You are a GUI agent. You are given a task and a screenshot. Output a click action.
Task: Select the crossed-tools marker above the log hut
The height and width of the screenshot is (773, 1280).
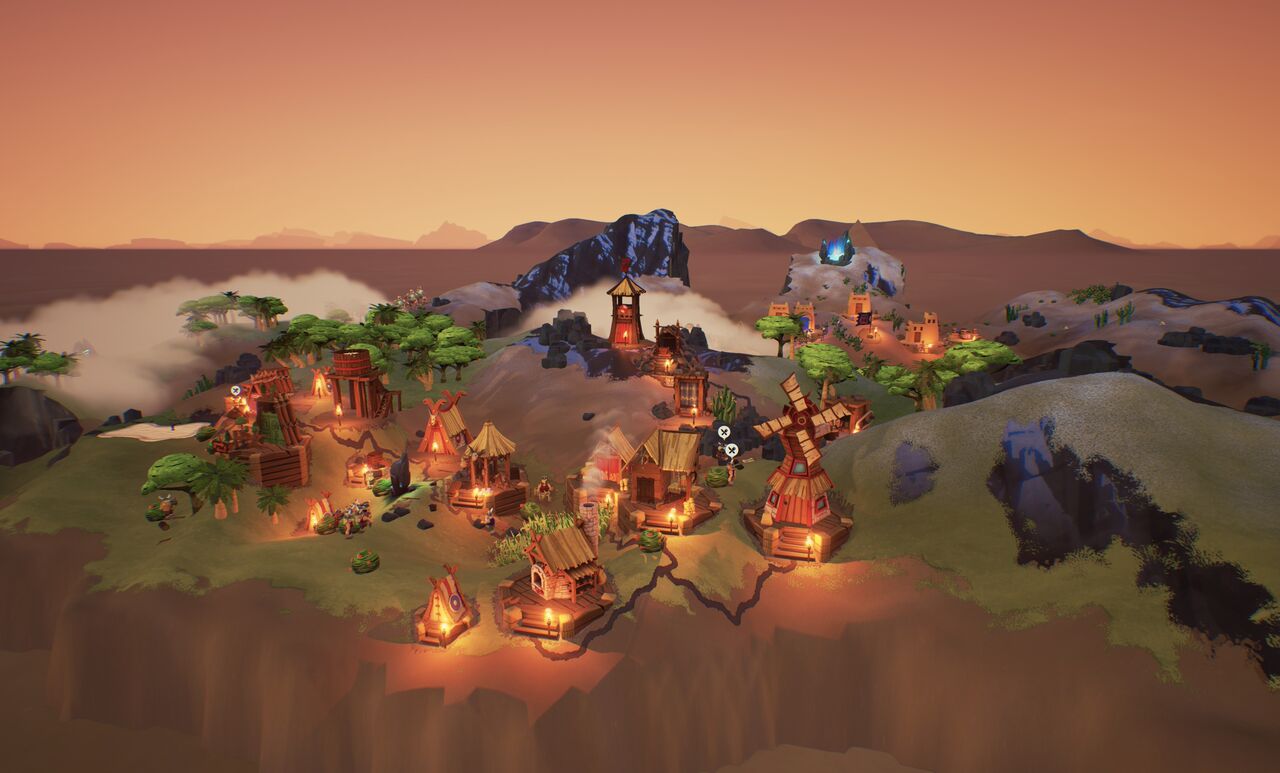(235, 391)
